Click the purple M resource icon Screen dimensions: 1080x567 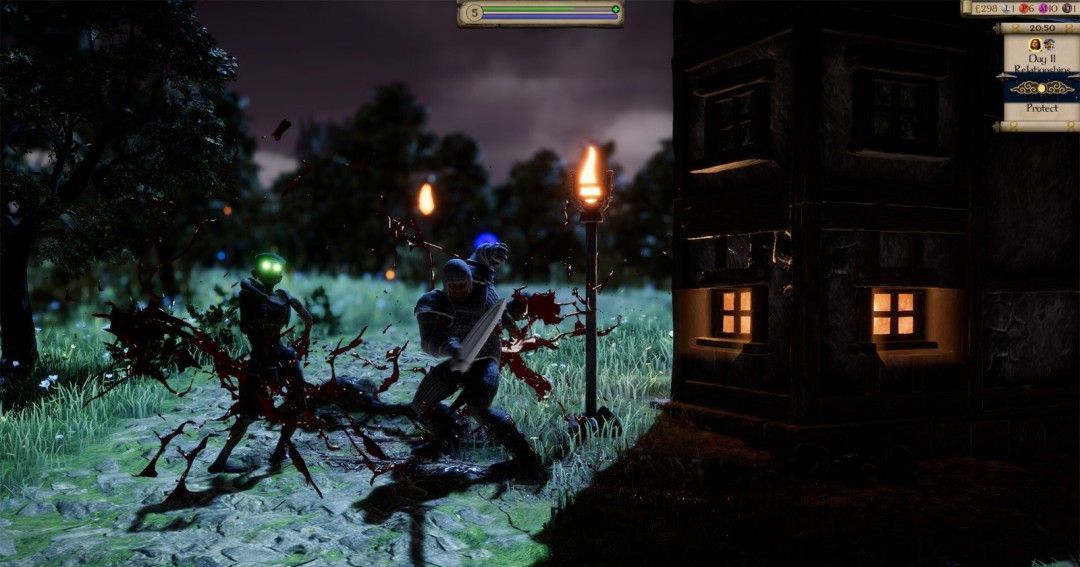coord(1044,8)
